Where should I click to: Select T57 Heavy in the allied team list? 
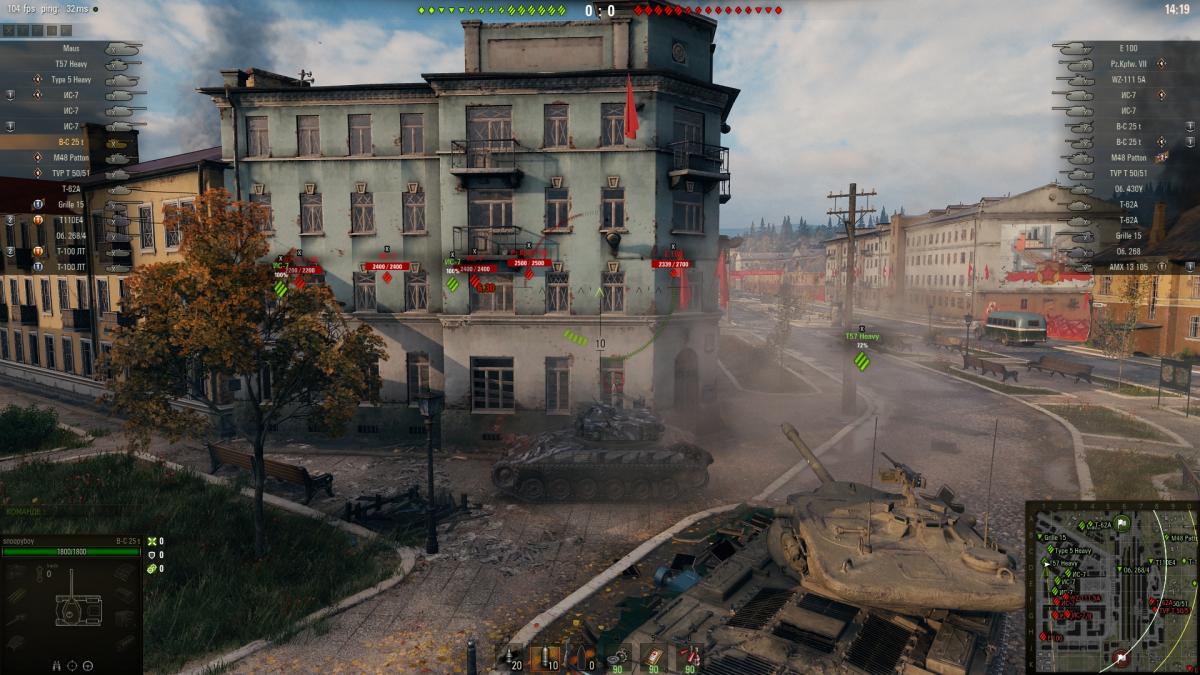[x=74, y=64]
